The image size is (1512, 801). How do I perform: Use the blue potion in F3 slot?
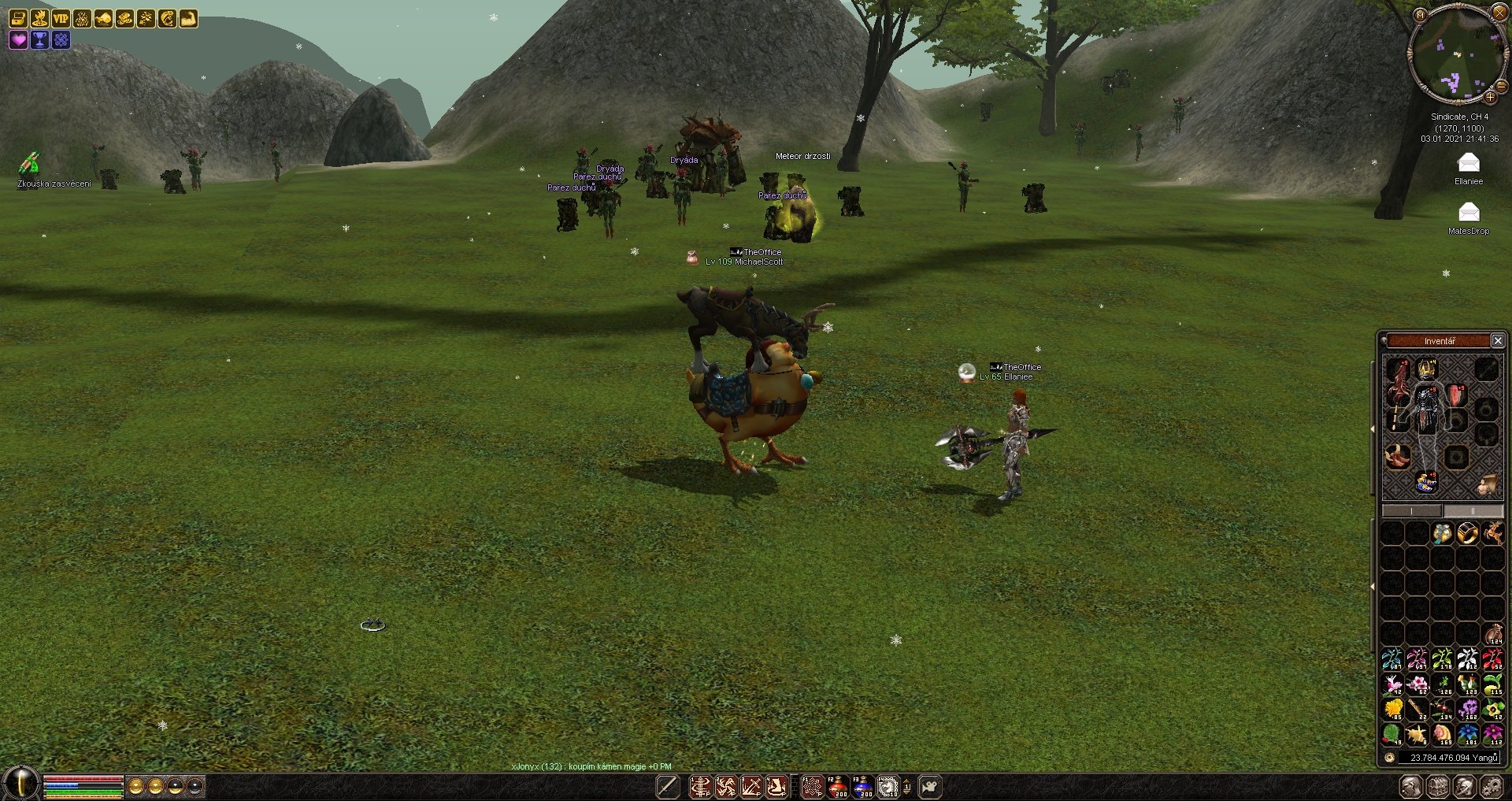click(863, 786)
